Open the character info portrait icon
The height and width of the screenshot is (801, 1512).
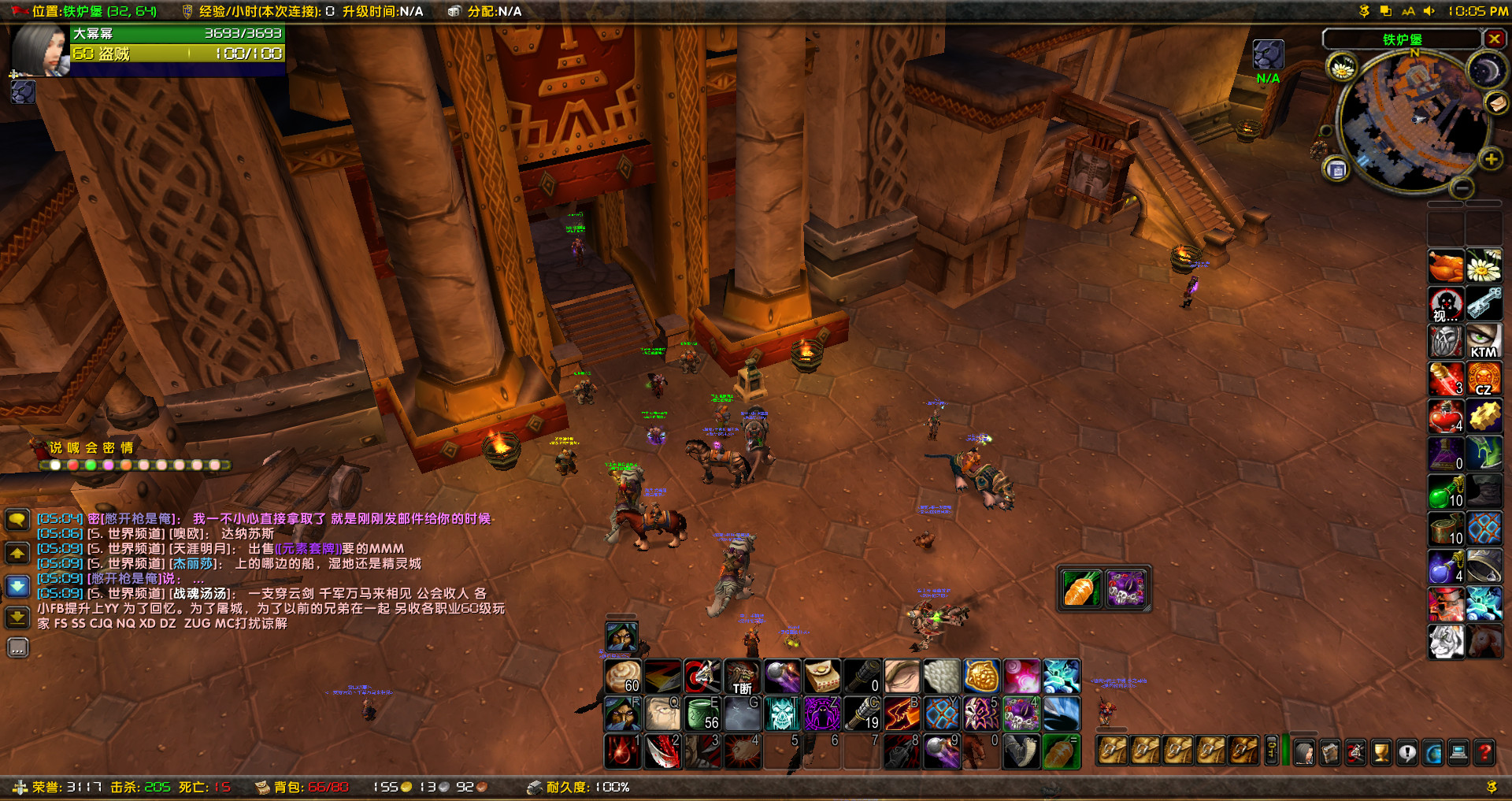(x=1304, y=752)
